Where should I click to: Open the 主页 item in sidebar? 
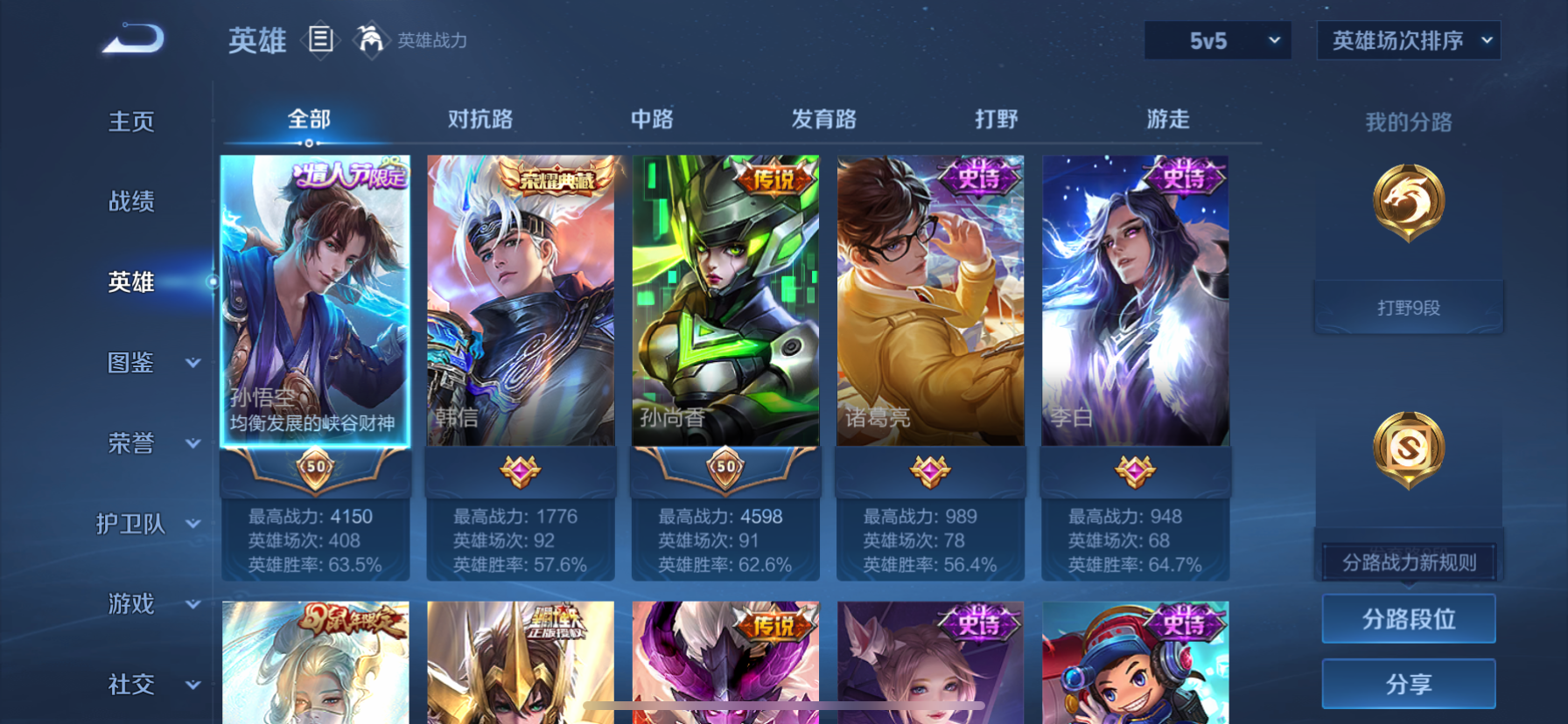131,122
